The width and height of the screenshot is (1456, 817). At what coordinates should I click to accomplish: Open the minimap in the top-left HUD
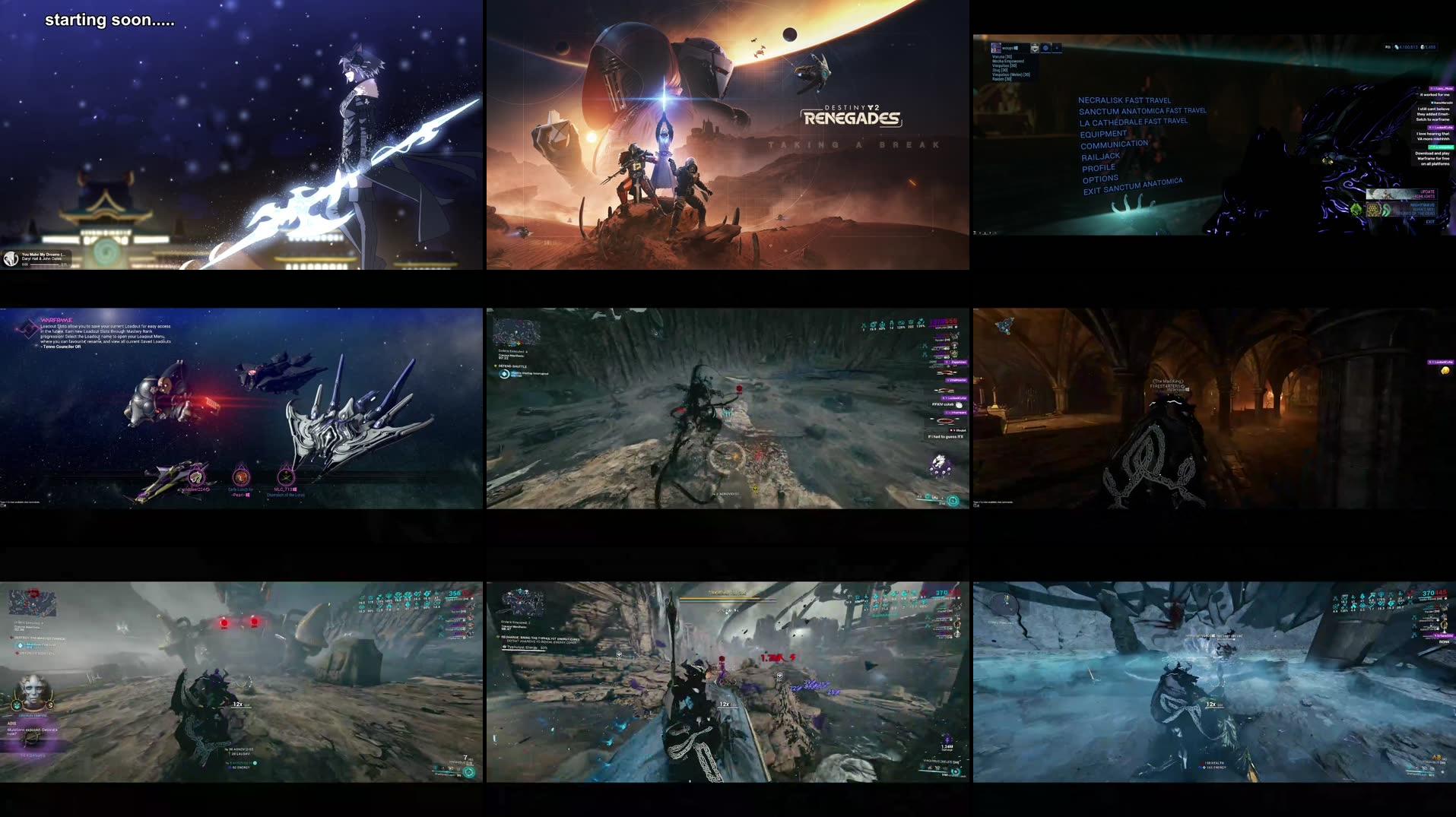tap(515, 332)
